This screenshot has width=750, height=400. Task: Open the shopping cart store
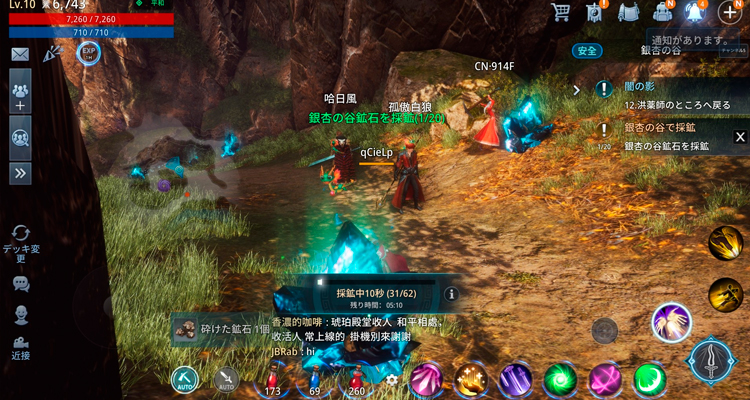560,12
